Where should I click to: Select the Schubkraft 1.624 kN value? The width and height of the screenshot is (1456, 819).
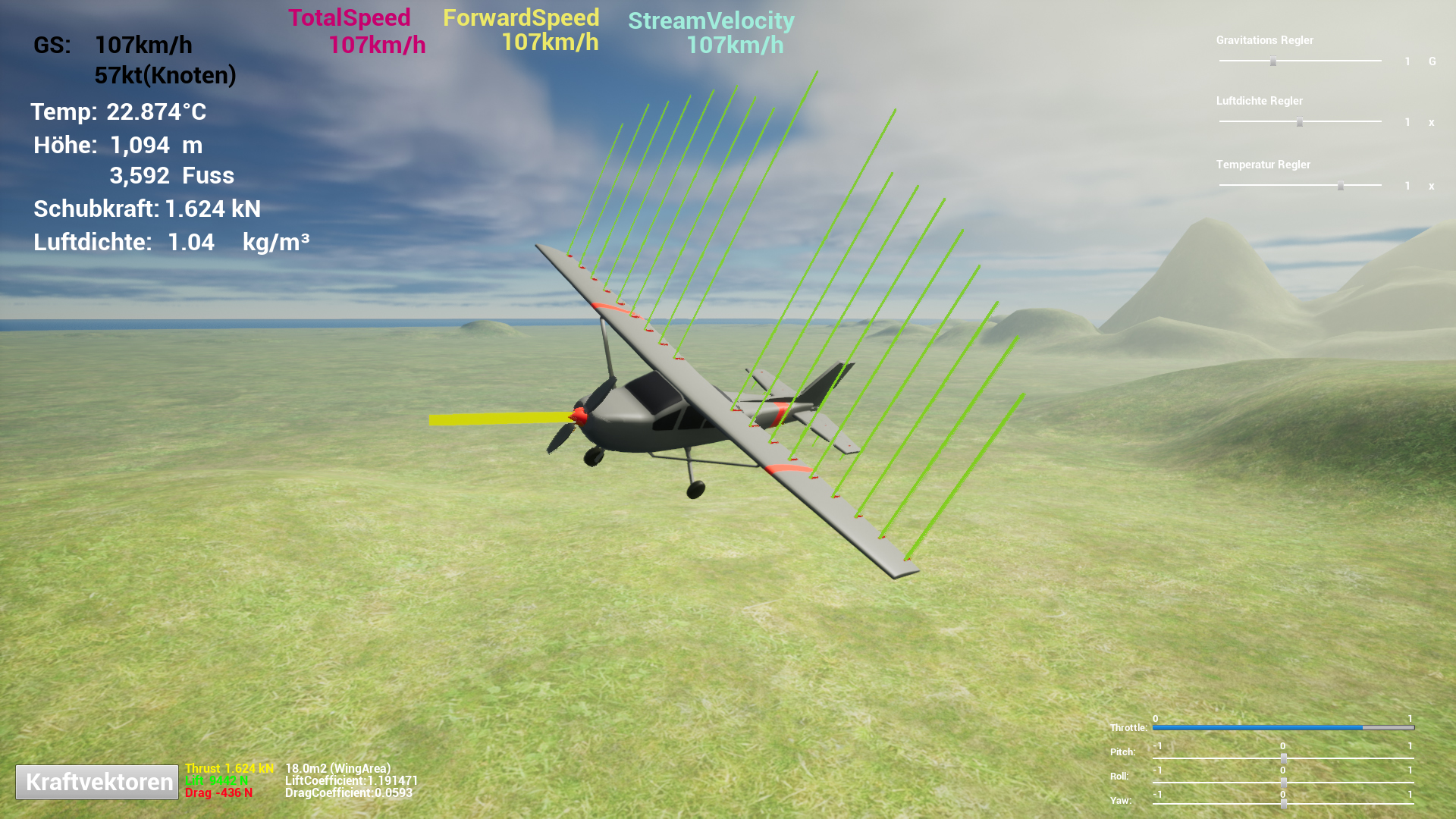pos(146,209)
